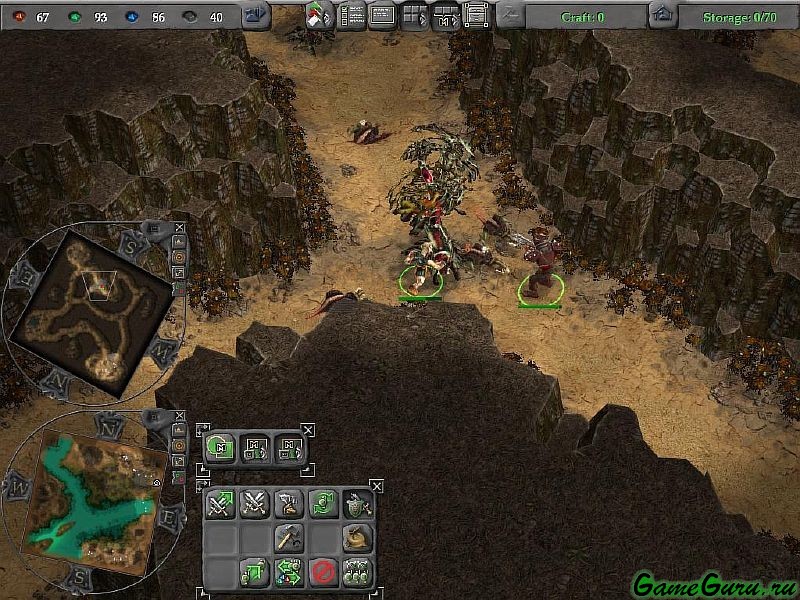The image size is (800, 600).
Task: Close the unit command panel
Action: coord(377,486)
